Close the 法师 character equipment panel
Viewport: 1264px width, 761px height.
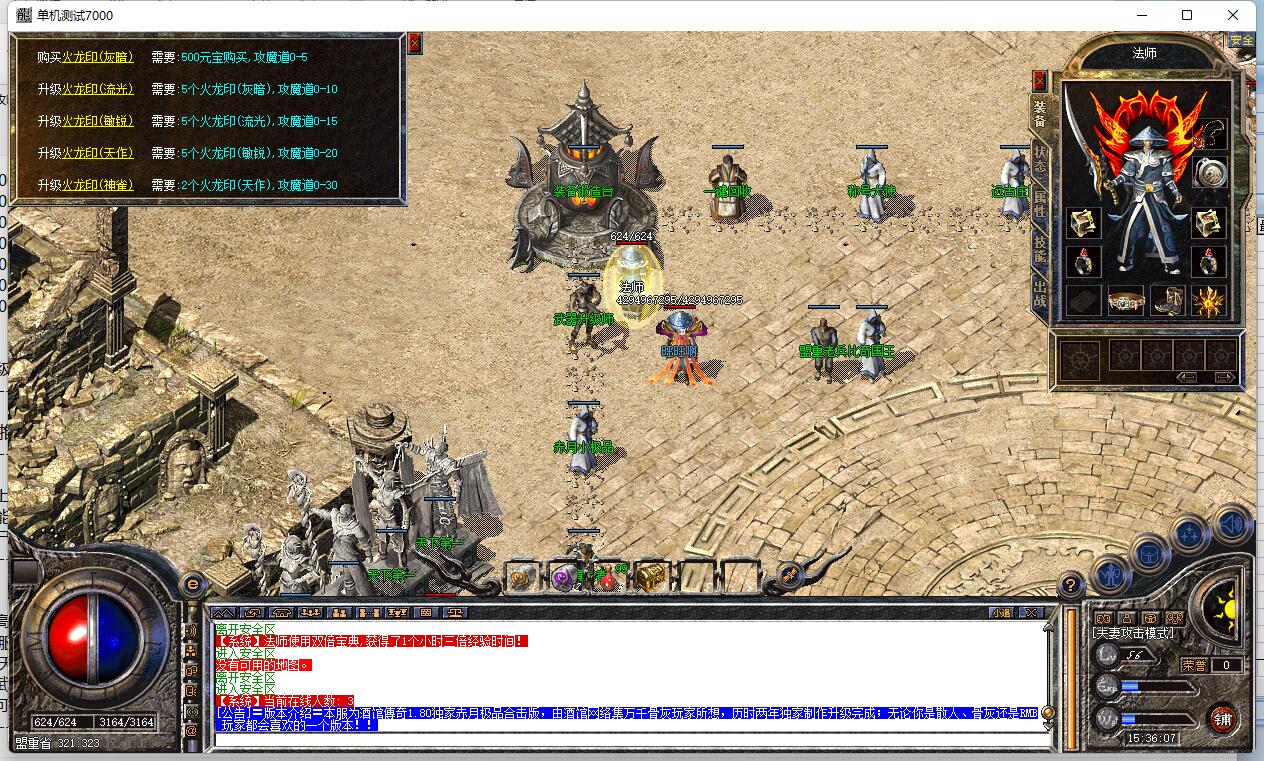coord(1040,80)
